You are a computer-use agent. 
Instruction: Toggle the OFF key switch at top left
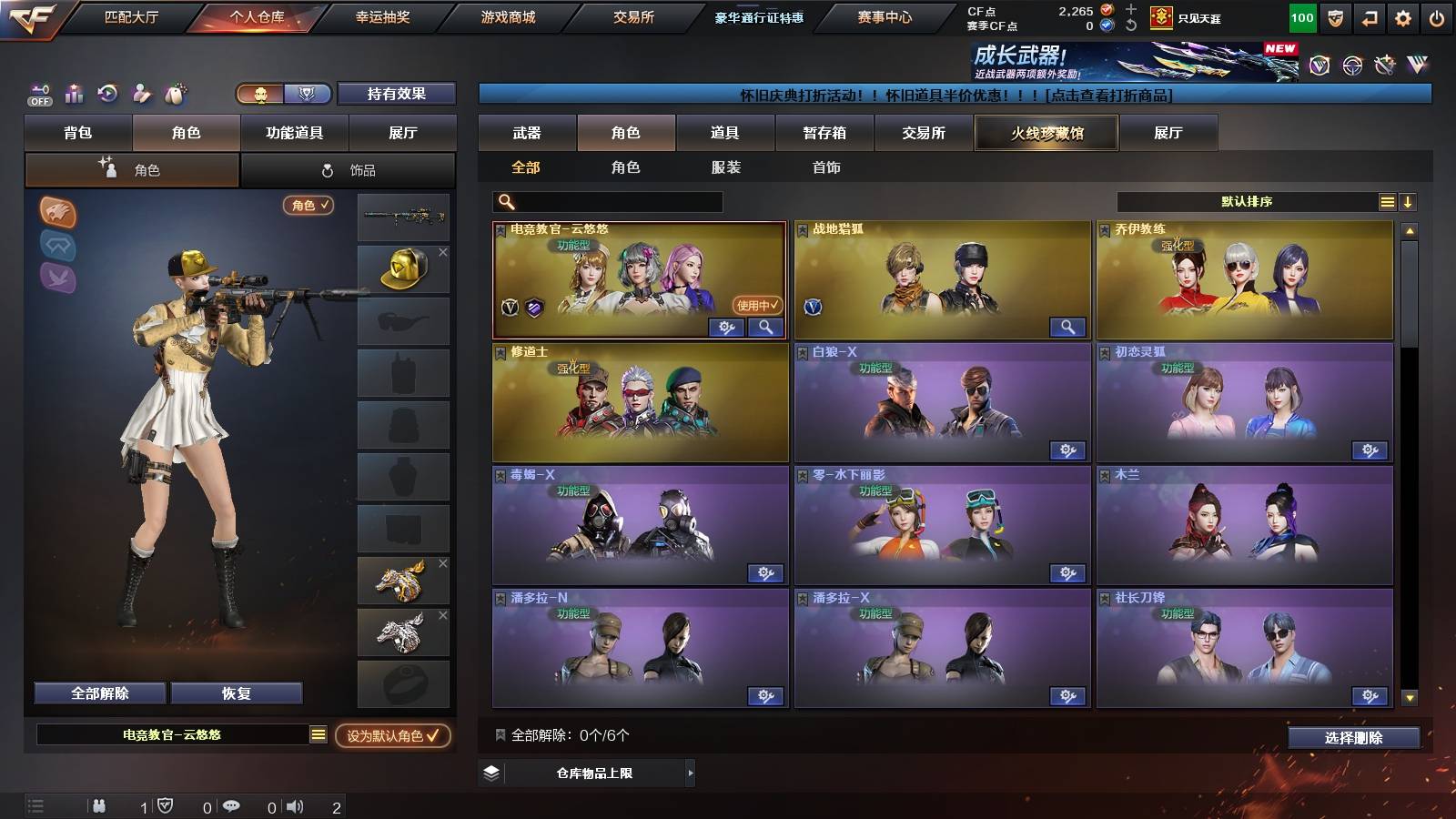click(x=38, y=93)
